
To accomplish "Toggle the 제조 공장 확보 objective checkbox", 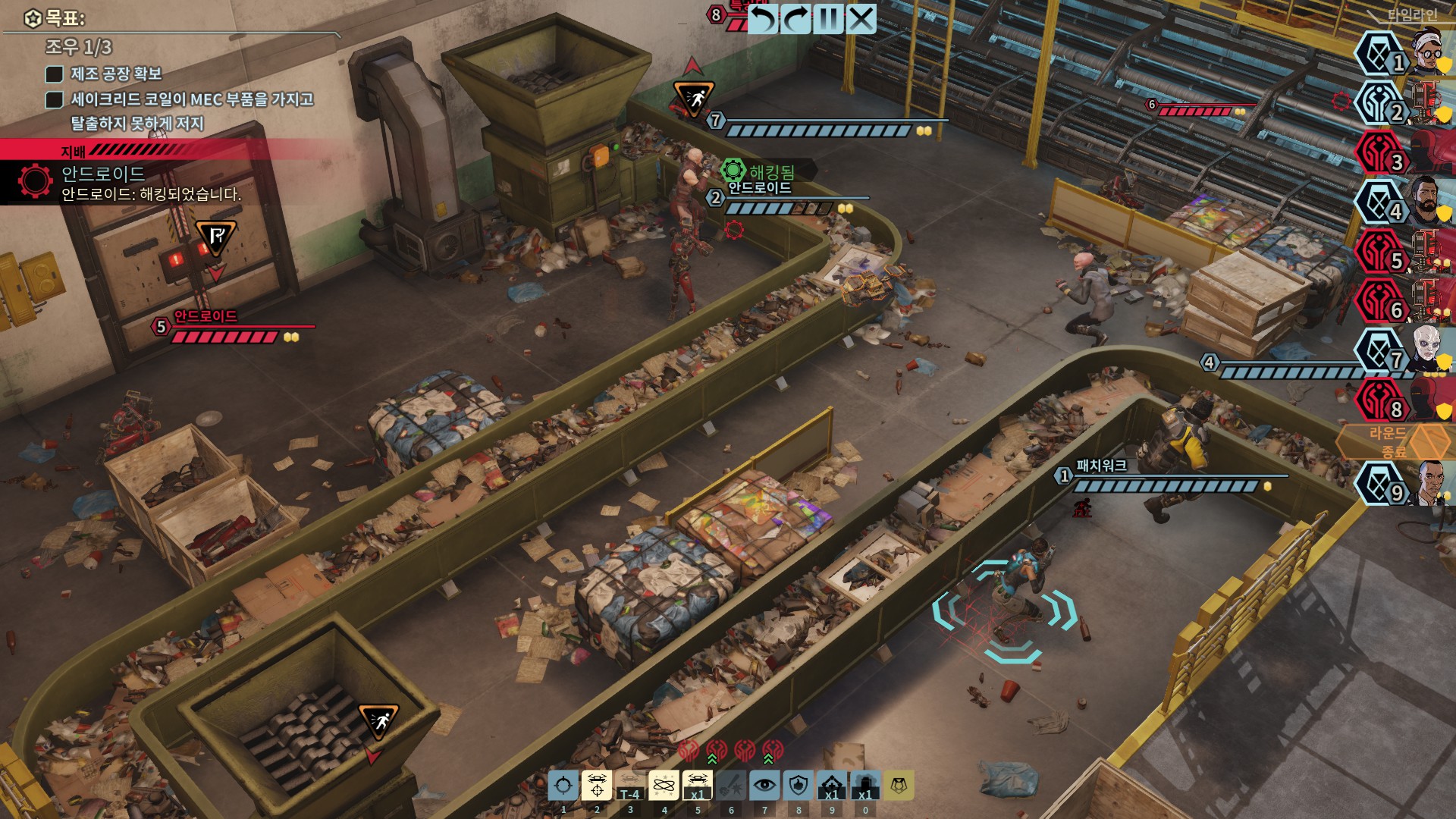I will 54,74.
